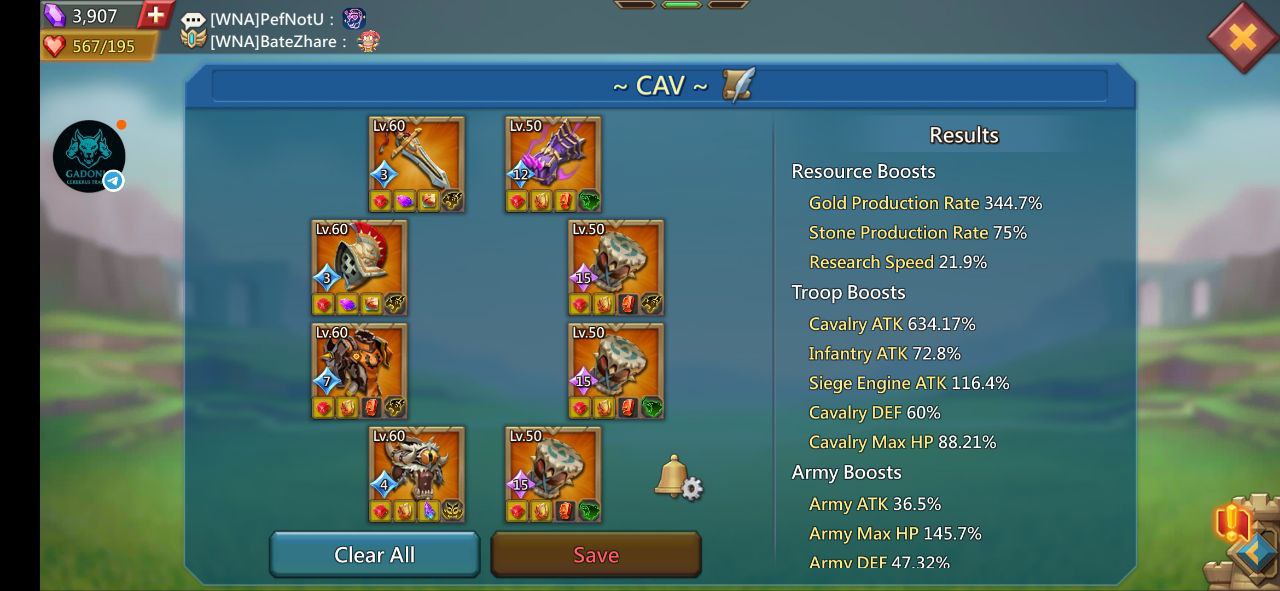Select the Lv.60 body armor slot

click(x=359, y=370)
